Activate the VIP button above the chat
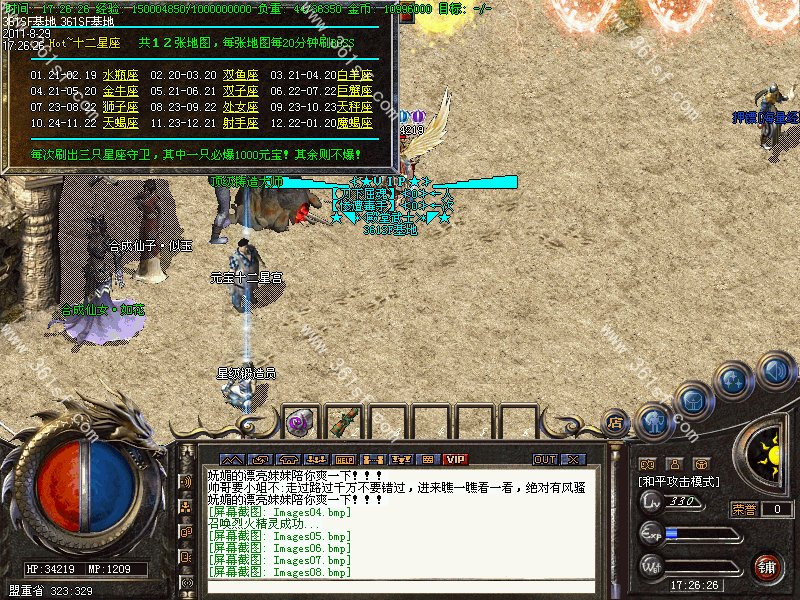The height and width of the screenshot is (600, 800). click(456, 459)
